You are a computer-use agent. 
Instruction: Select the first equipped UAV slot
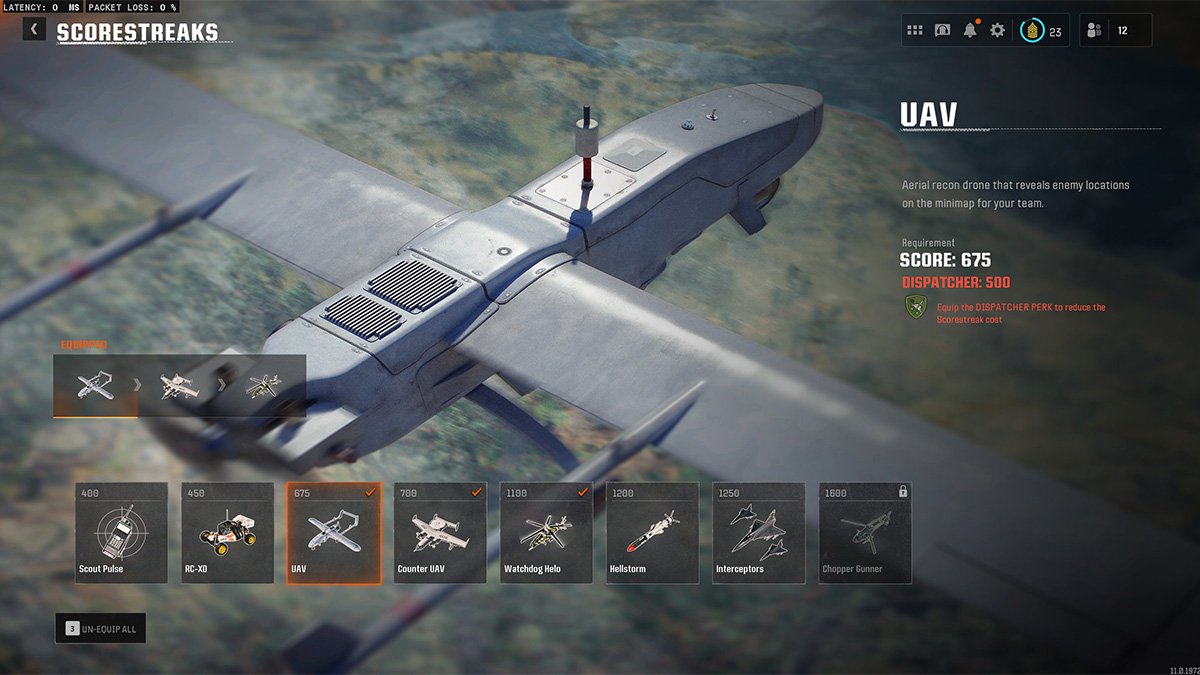point(95,386)
